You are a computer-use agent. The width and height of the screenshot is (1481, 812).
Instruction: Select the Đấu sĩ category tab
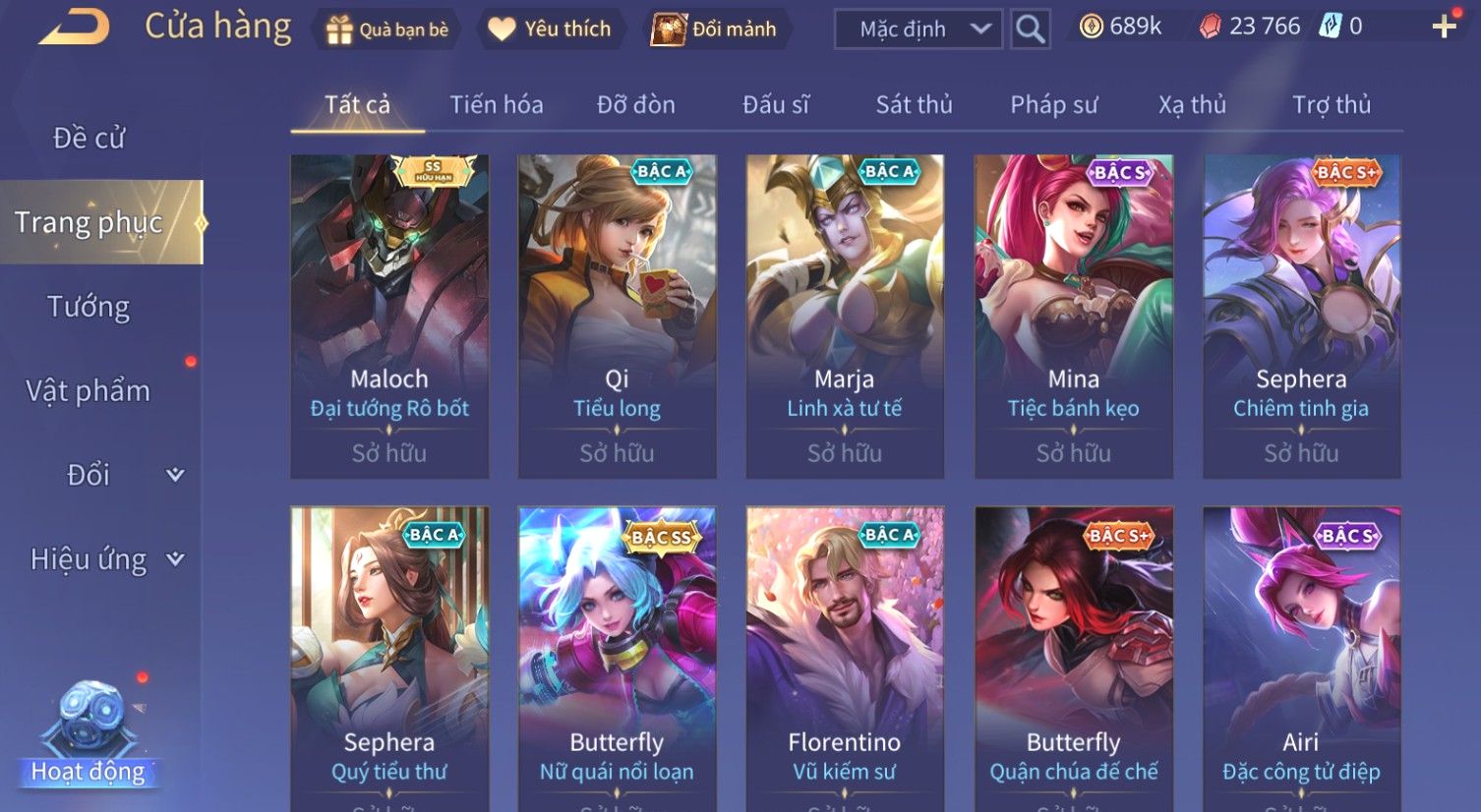[775, 105]
